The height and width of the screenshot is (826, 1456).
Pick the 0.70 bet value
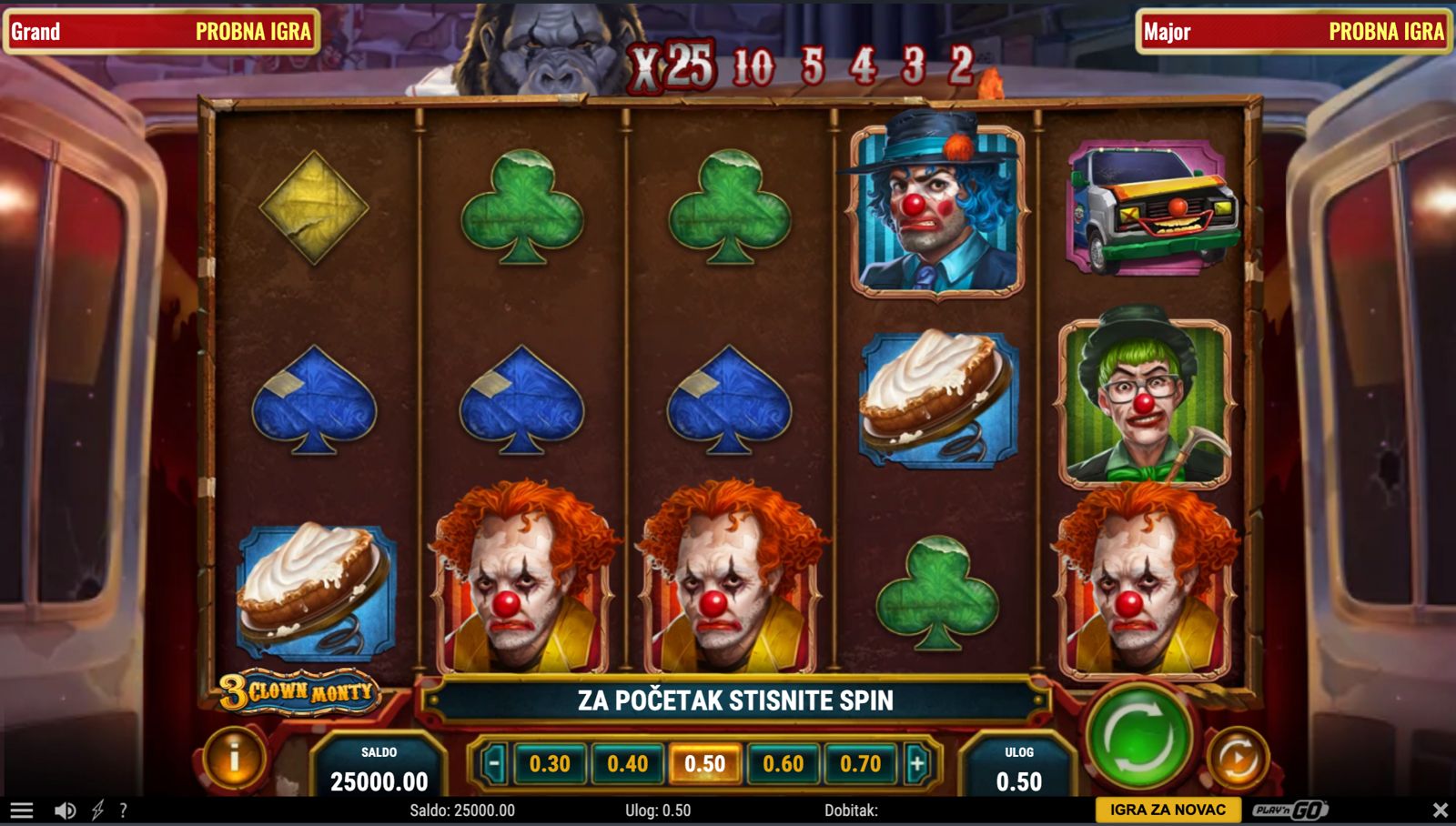pos(860,763)
